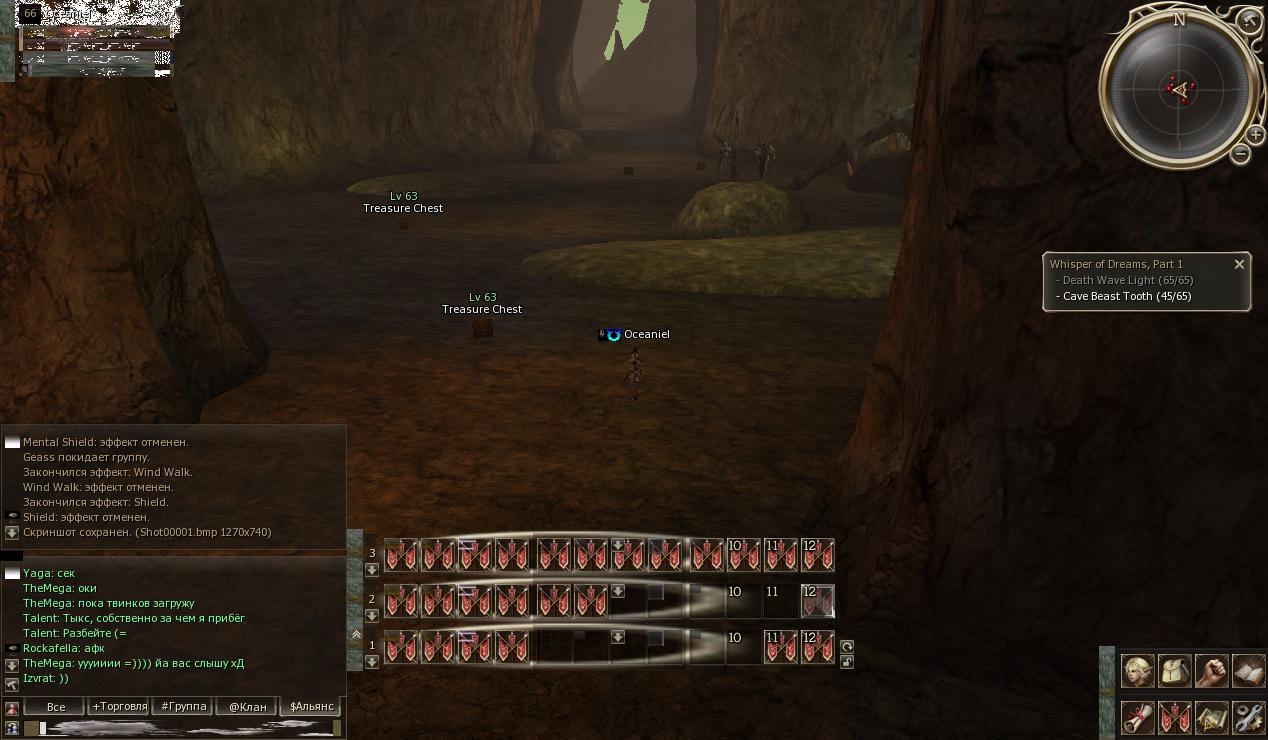Open the character status elf portrait icon
1268x740 pixels.
(1137, 671)
